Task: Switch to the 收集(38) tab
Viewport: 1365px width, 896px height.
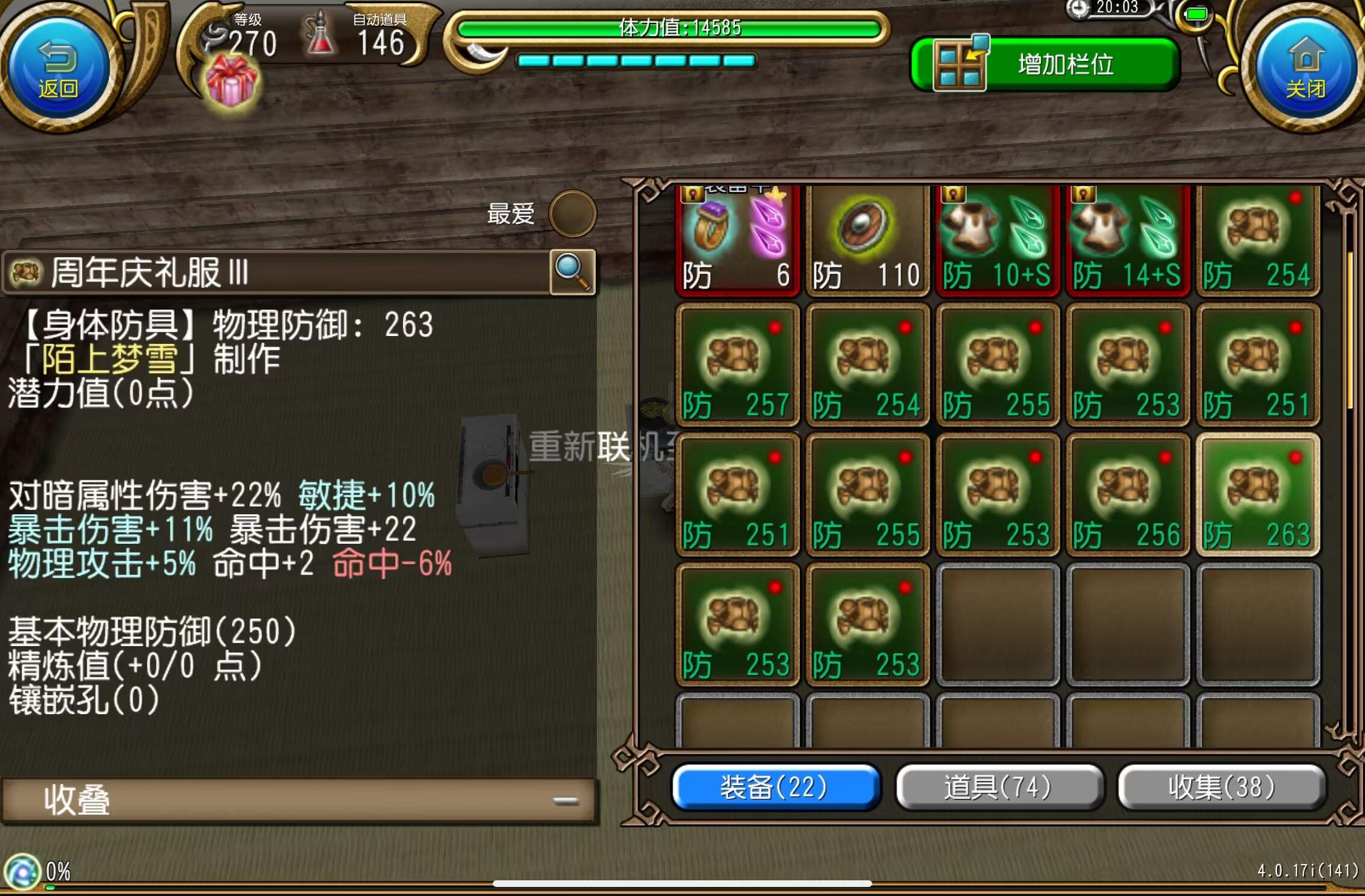Action: point(1220,787)
